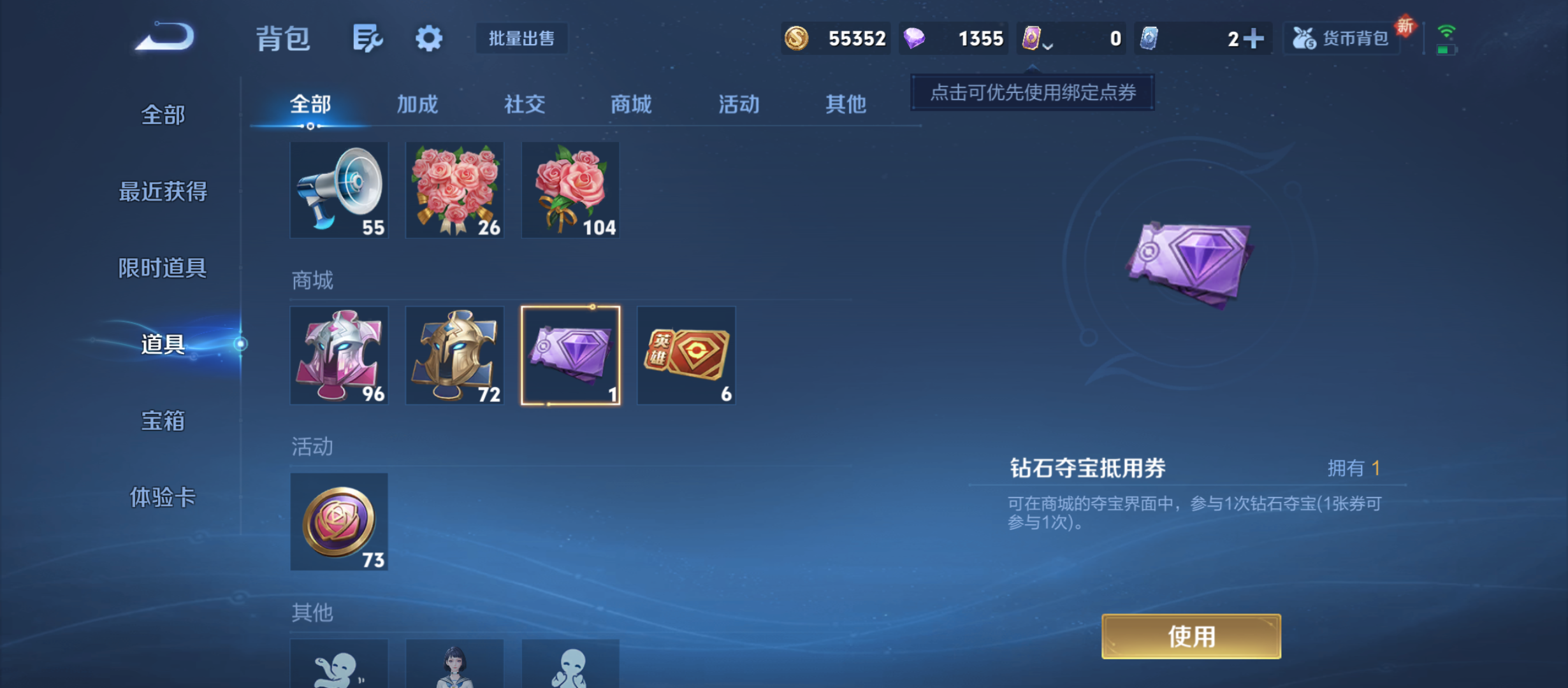The image size is (1568, 688).
Task: Select the heart-shaped rose bouquet item
Action: point(454,189)
